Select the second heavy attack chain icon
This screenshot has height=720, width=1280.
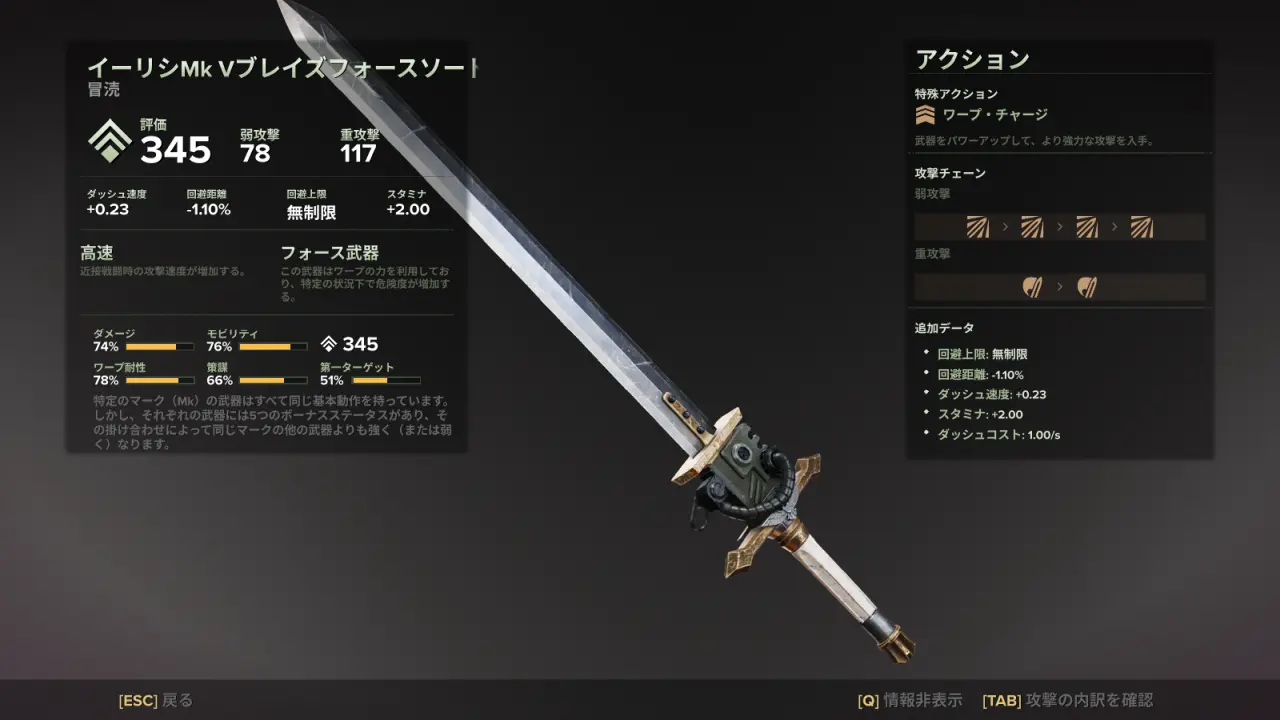coord(1086,286)
